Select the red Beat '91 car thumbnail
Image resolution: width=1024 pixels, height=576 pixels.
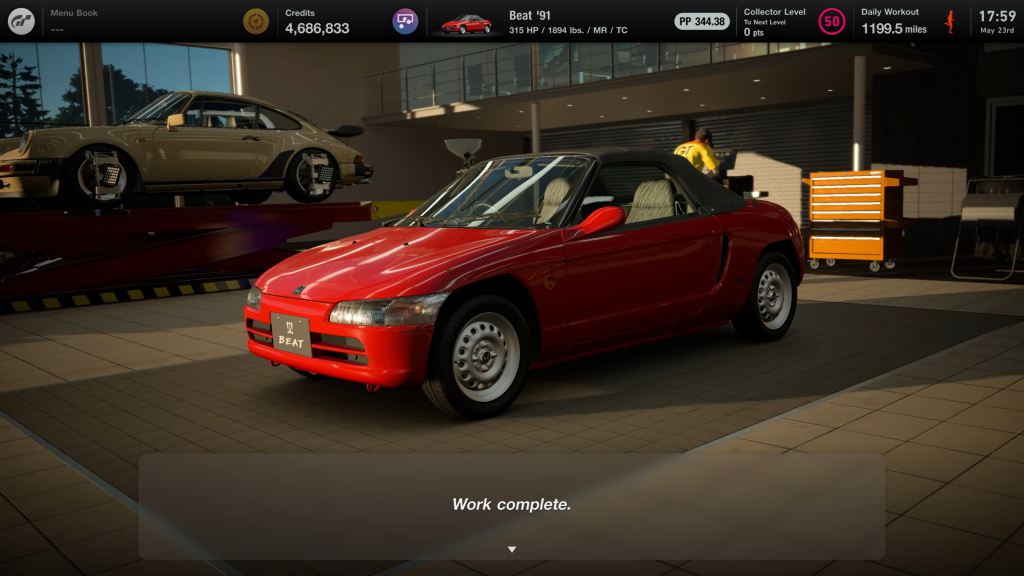point(466,23)
